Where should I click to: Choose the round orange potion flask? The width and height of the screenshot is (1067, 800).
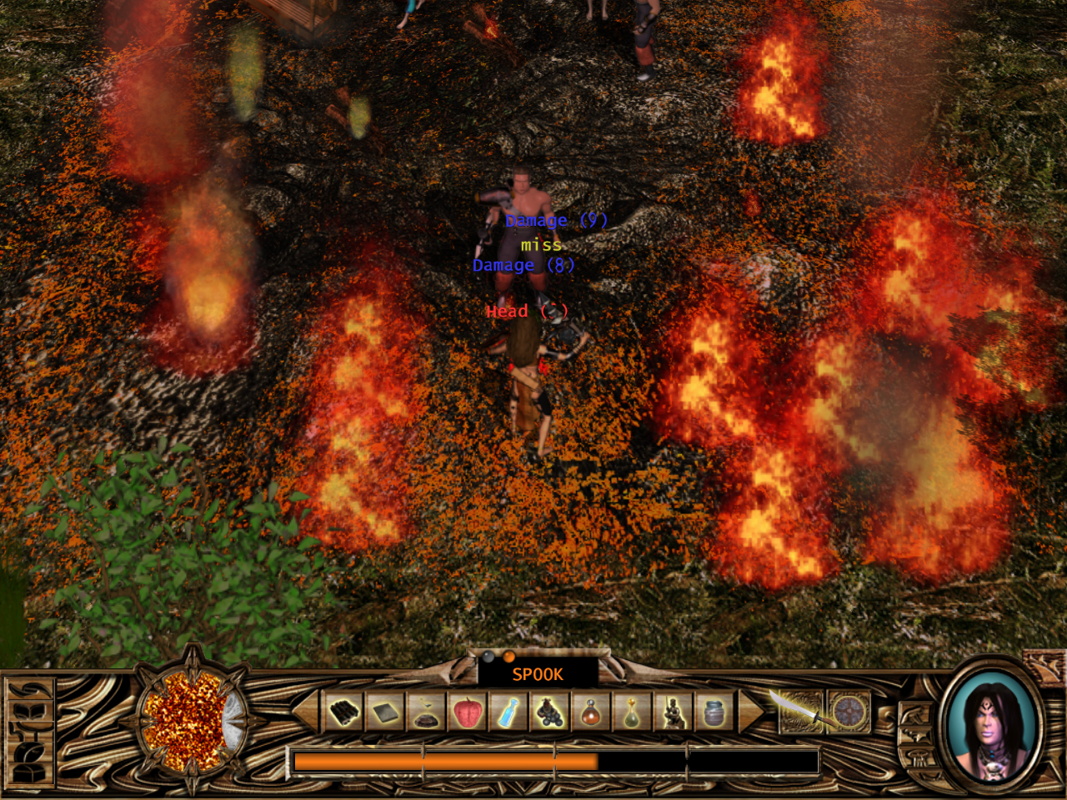pyautogui.click(x=591, y=712)
